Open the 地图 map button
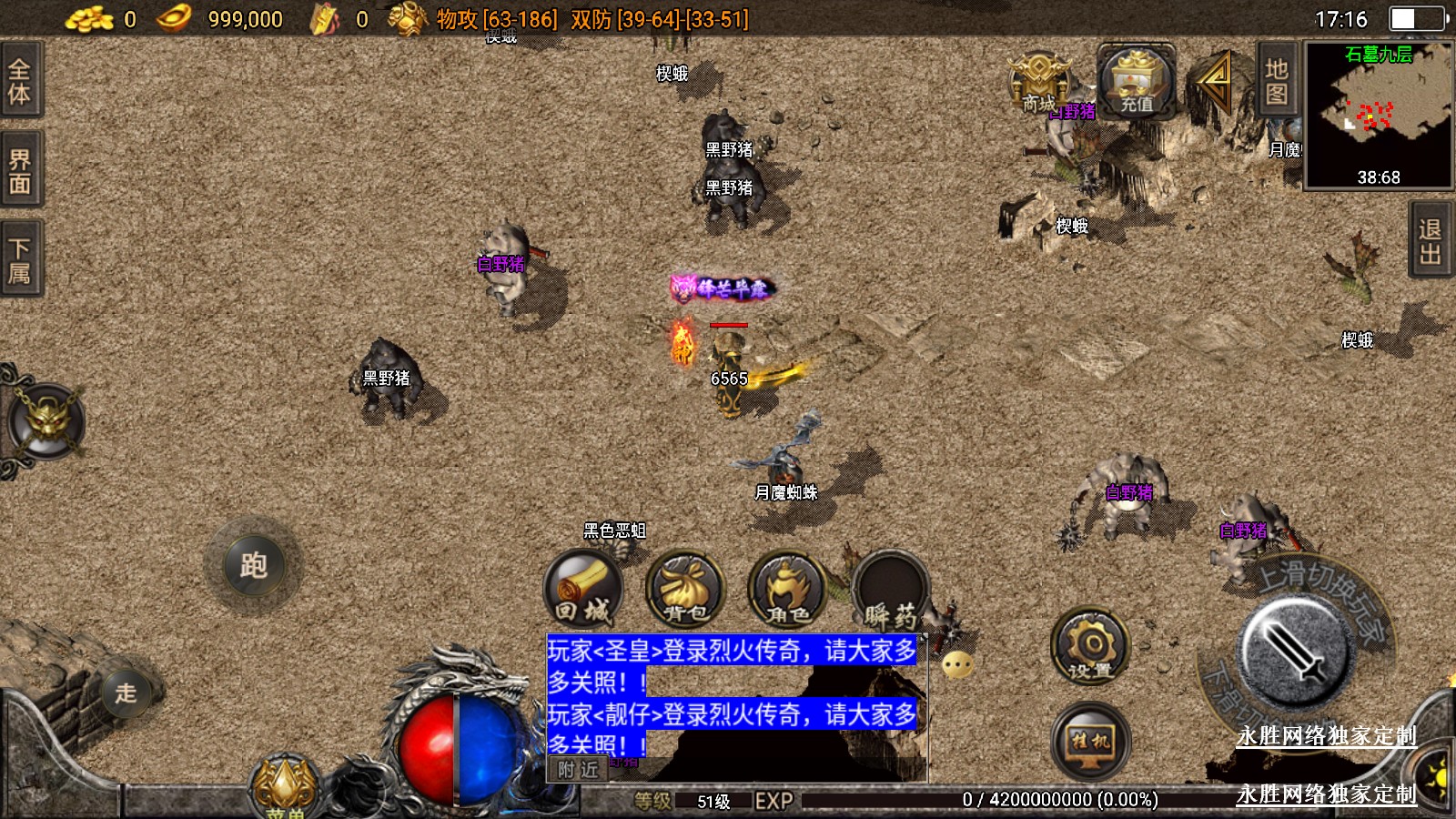The height and width of the screenshot is (819, 1456). 1276,80
